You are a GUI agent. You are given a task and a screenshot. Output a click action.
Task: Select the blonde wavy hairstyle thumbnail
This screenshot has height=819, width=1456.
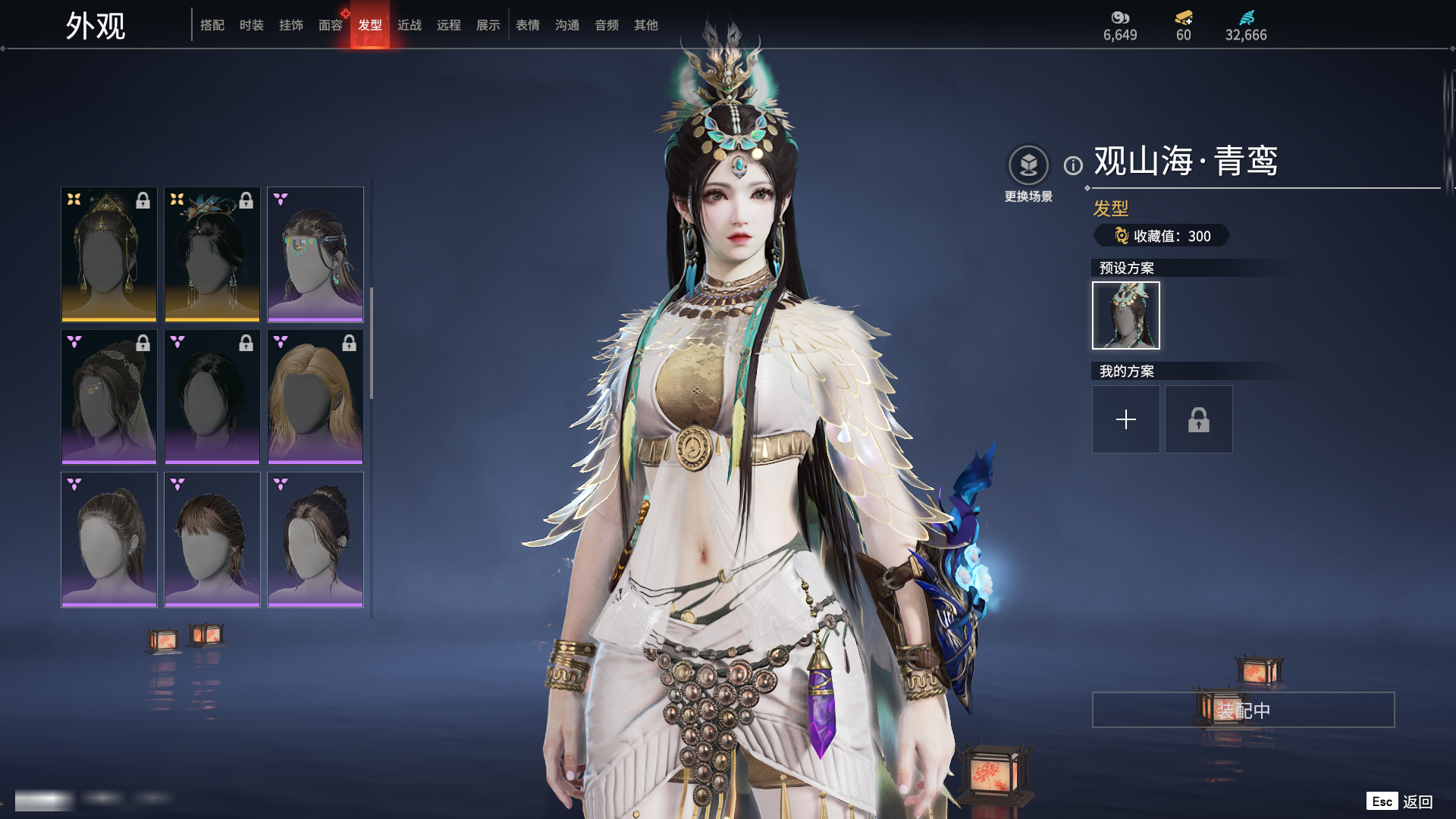point(315,397)
